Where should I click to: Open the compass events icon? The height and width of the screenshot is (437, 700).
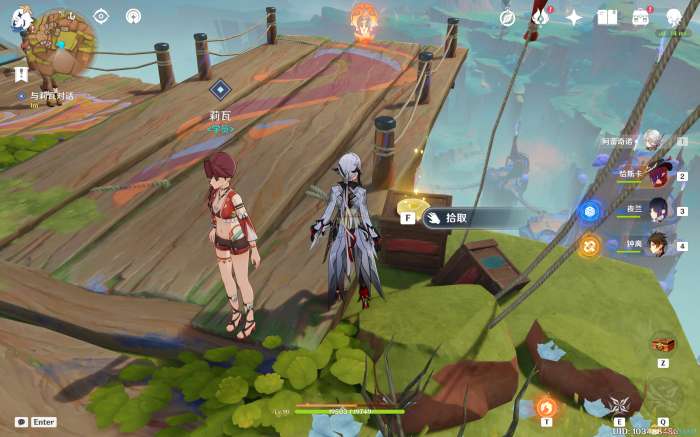tap(507, 17)
